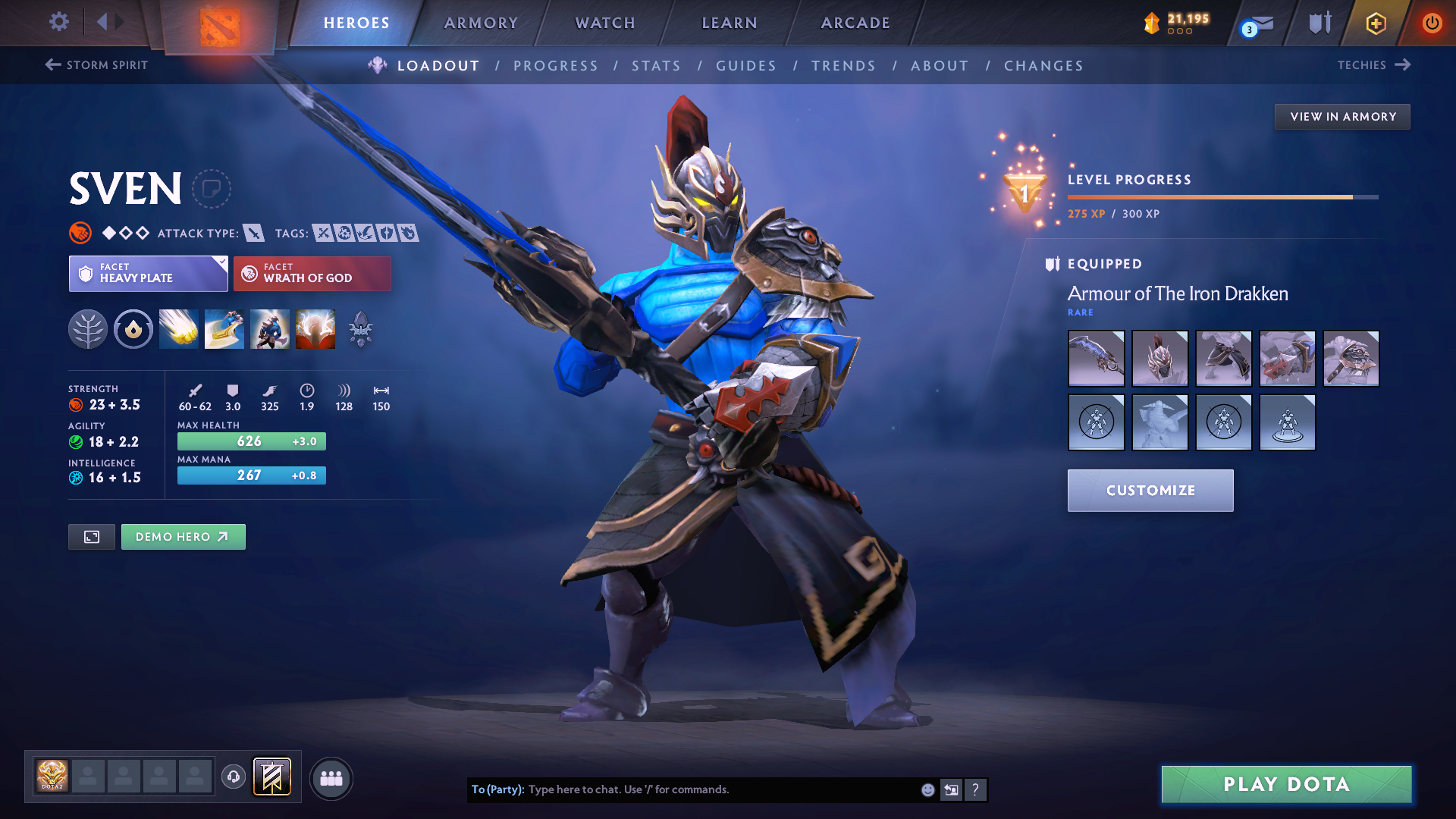The height and width of the screenshot is (819, 1456).
Task: Focus the party chat input box
Action: click(x=720, y=789)
